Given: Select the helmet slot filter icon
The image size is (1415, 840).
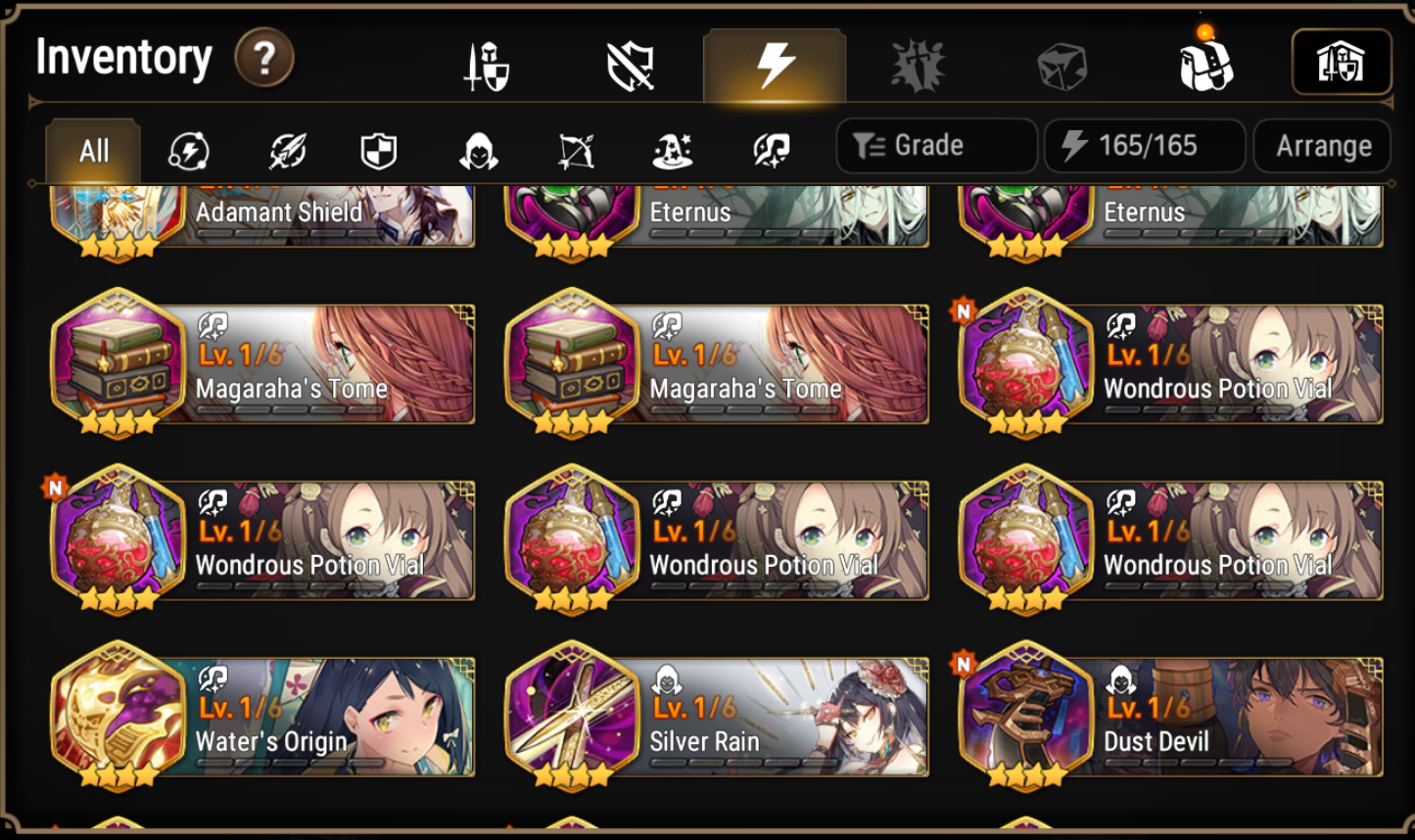Looking at the screenshot, I should point(478,149).
